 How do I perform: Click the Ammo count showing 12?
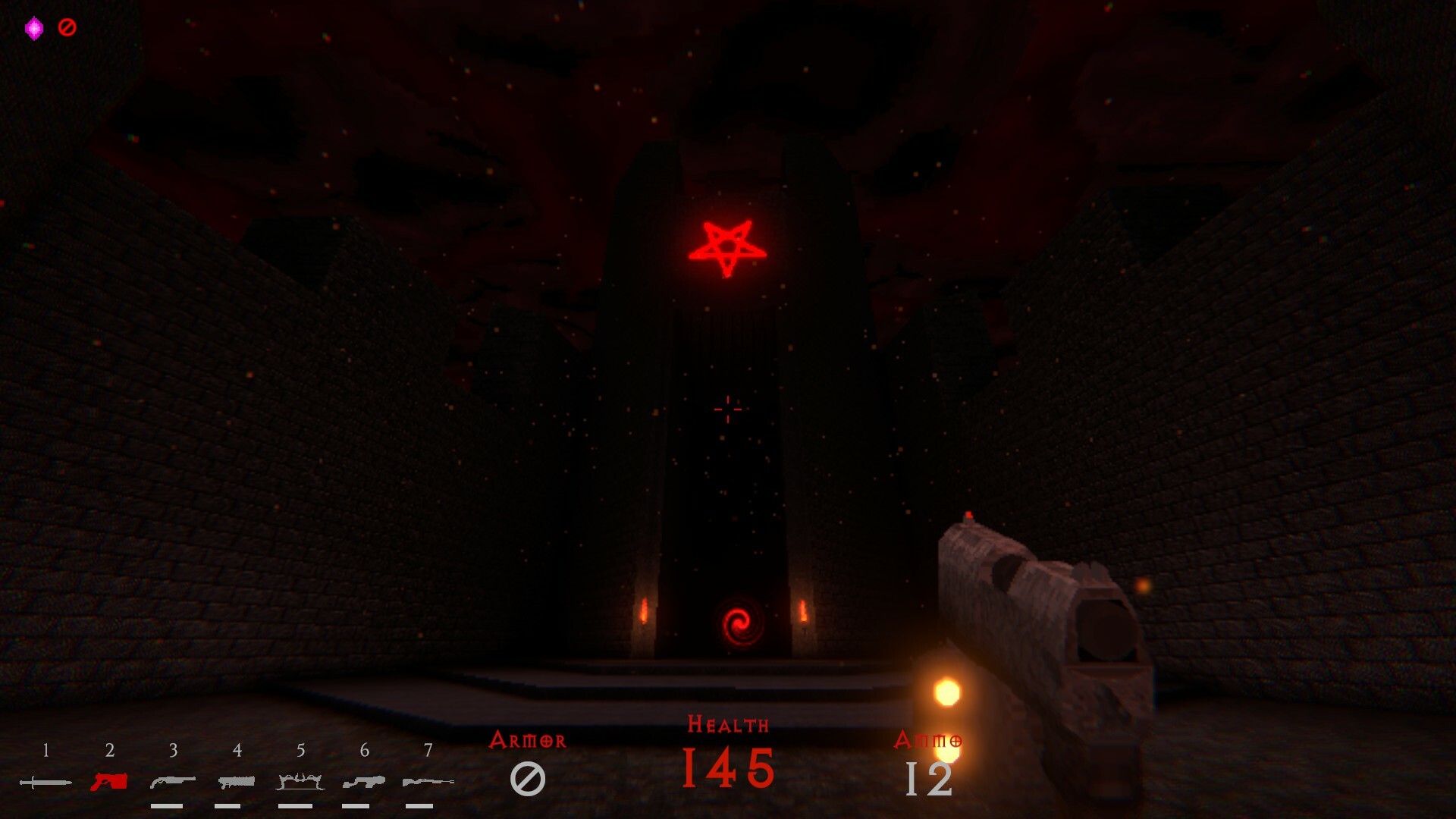point(929,777)
